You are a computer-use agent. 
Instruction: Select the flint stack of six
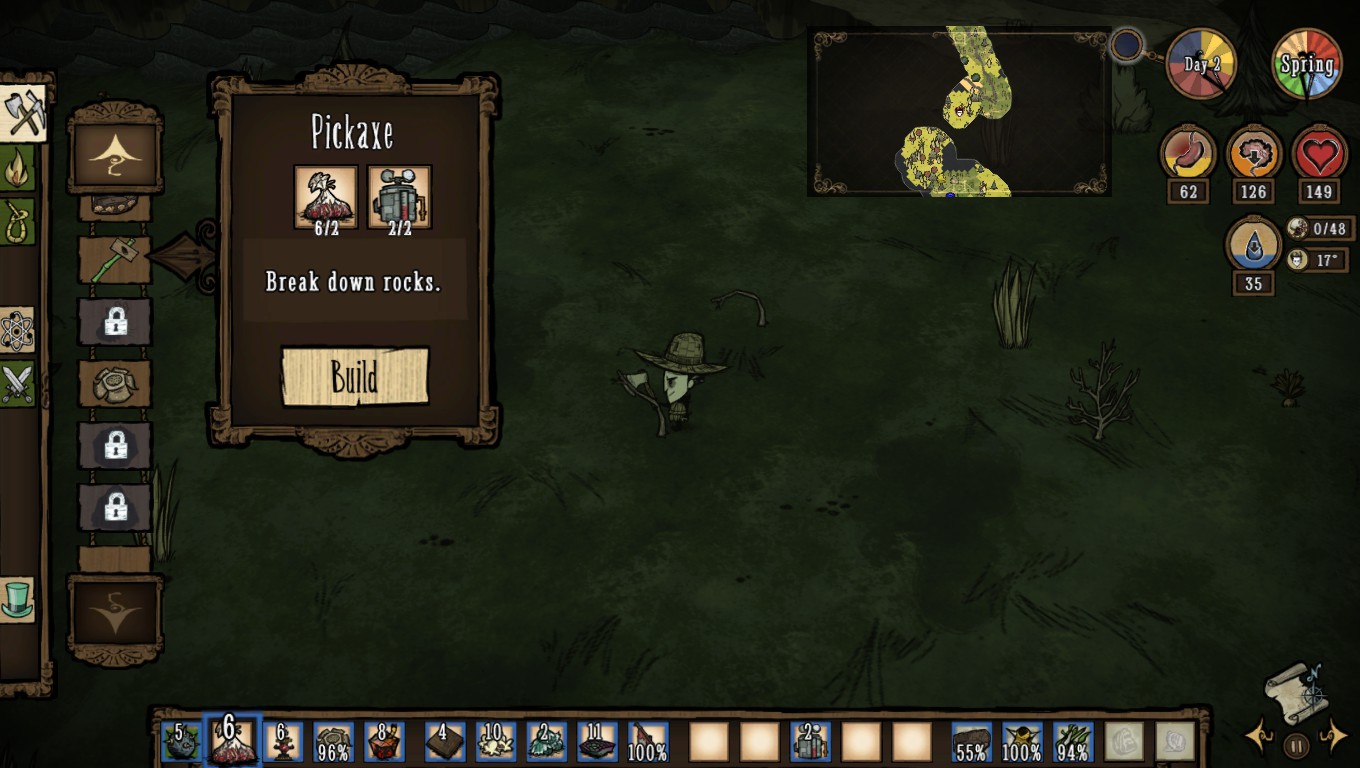pyautogui.click(x=232, y=741)
